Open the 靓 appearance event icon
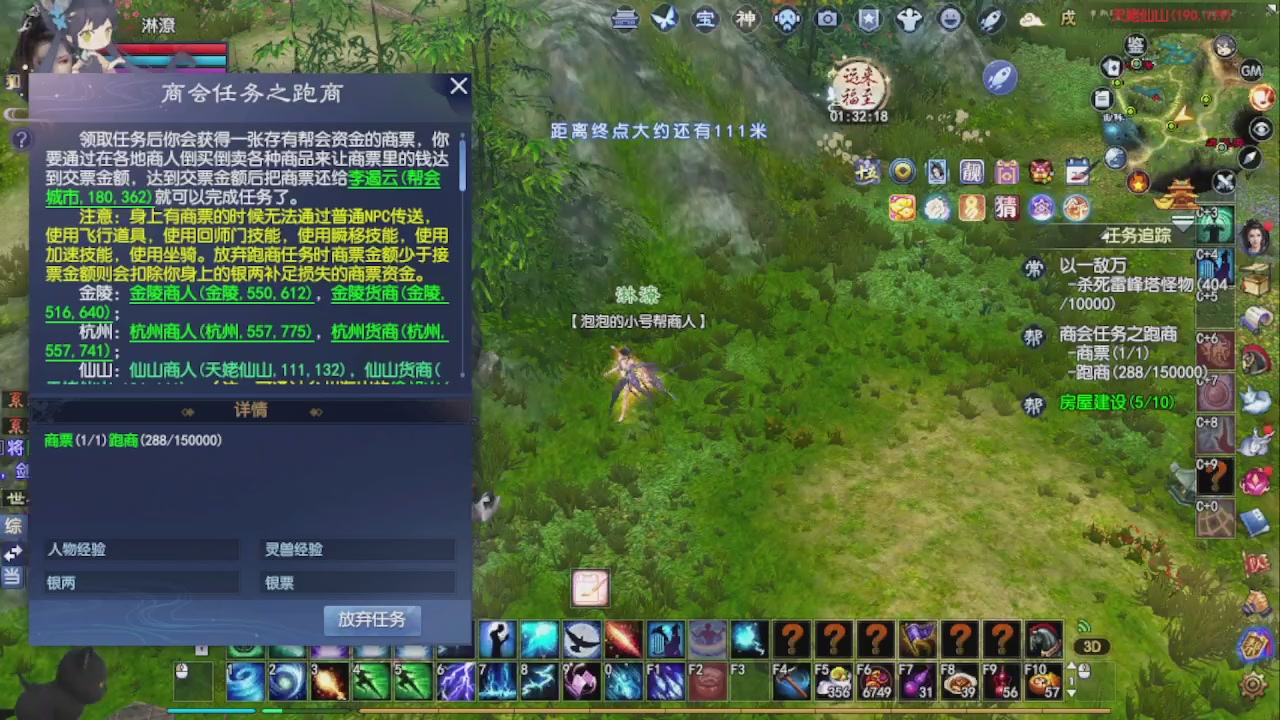 [972, 172]
